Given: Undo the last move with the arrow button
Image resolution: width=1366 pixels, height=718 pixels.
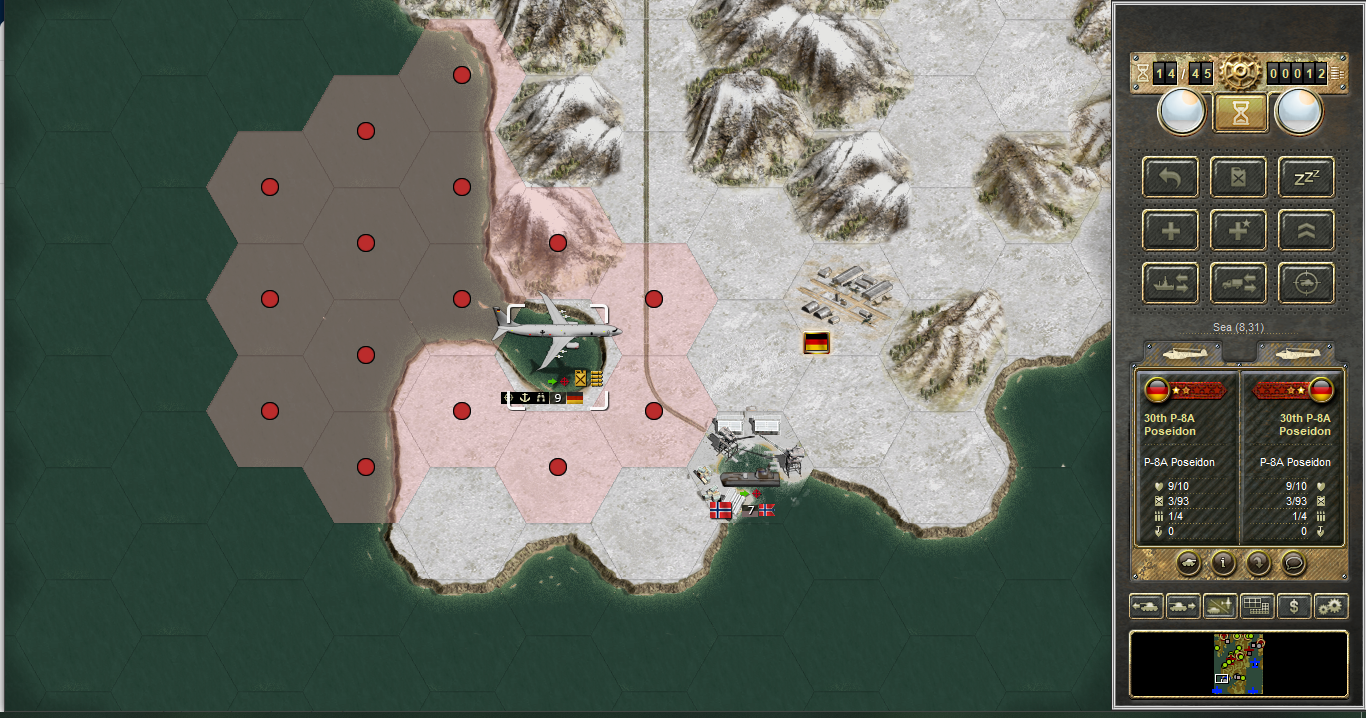Looking at the screenshot, I should coord(1170,178).
